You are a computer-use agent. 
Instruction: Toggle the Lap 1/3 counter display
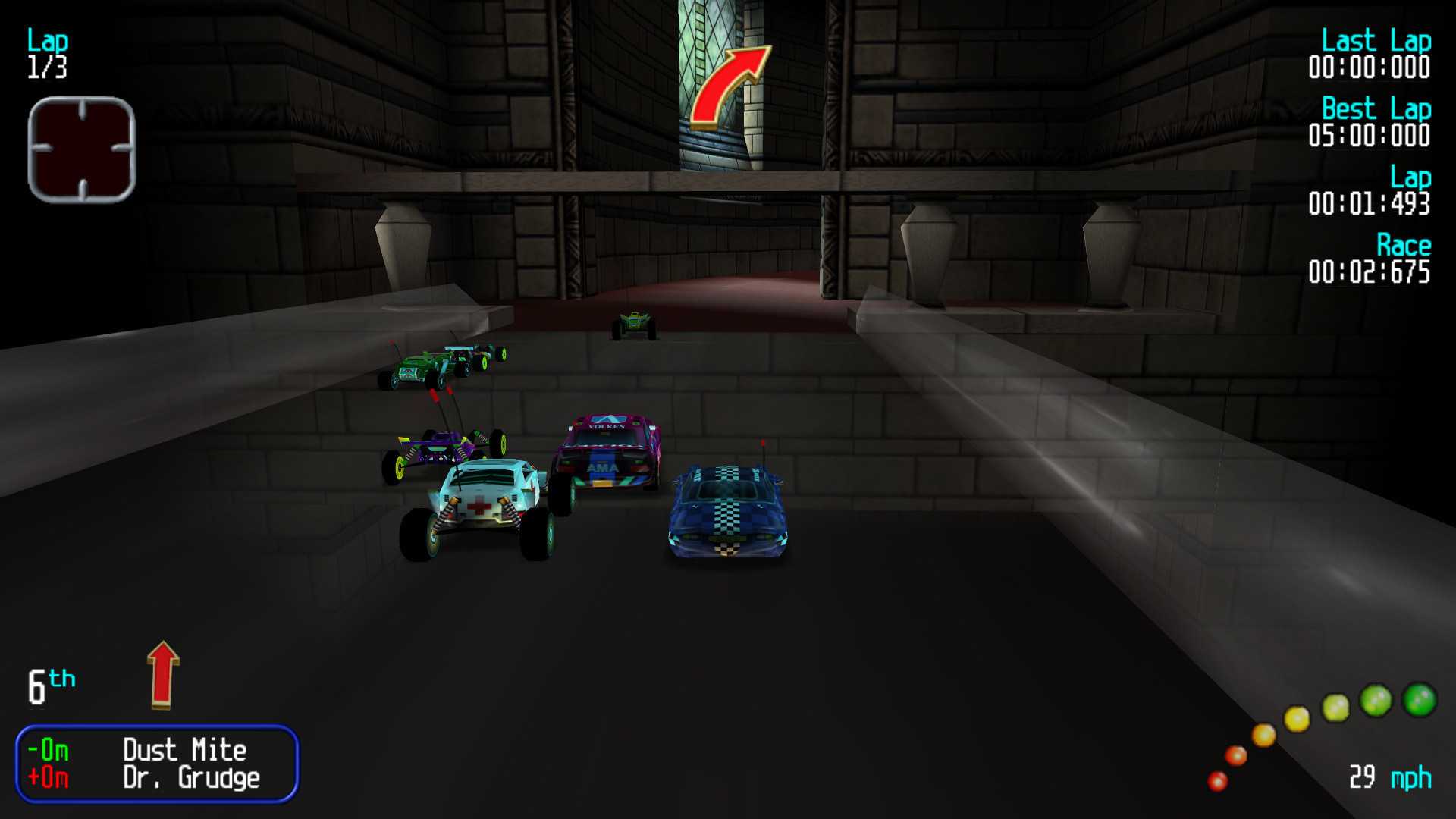[x=47, y=53]
